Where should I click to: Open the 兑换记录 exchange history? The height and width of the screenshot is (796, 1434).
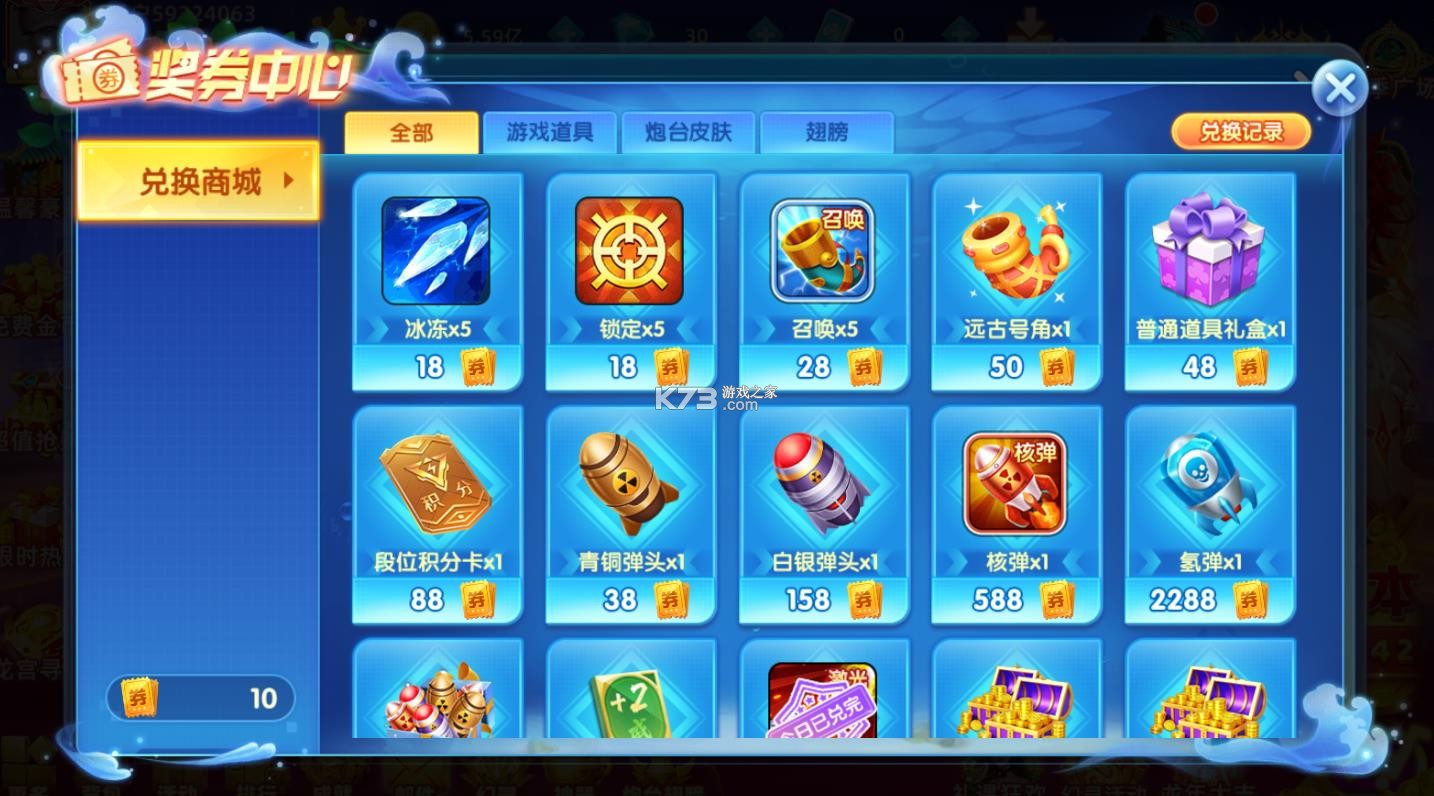tap(1240, 130)
